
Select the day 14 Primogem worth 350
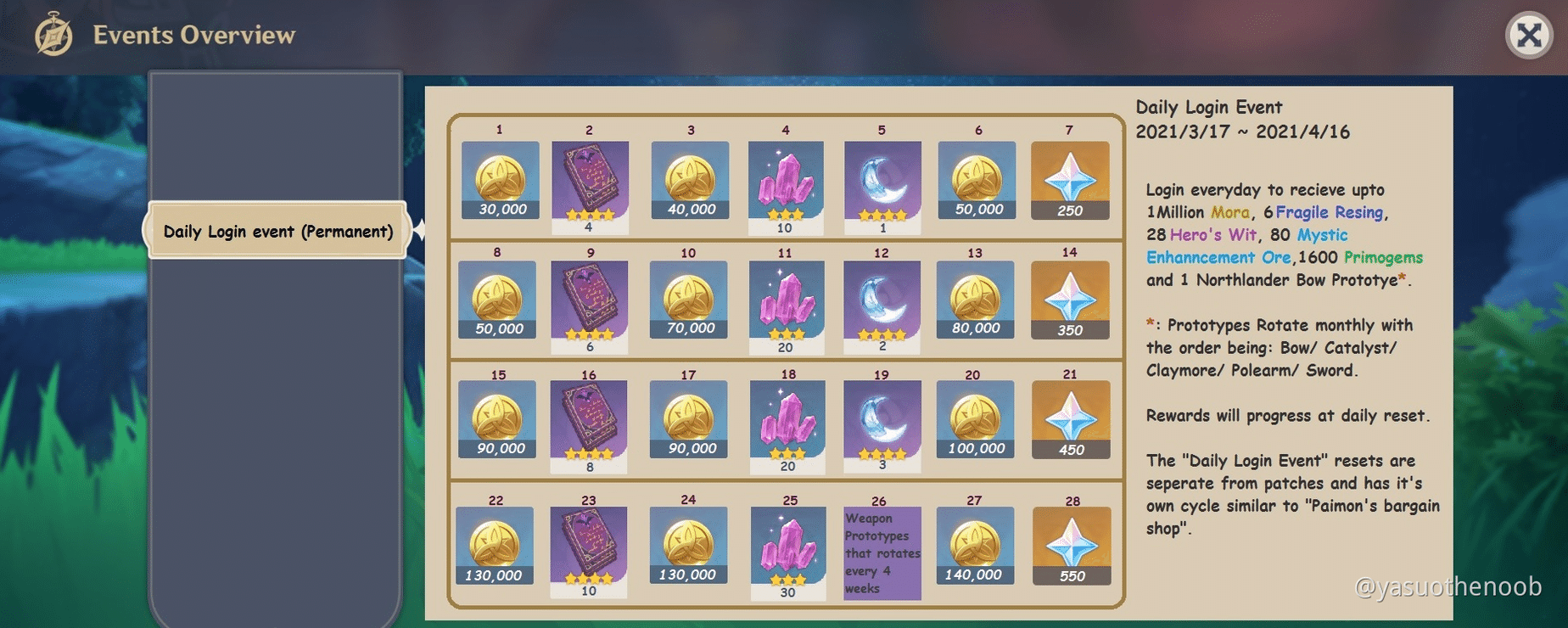coord(1071,300)
